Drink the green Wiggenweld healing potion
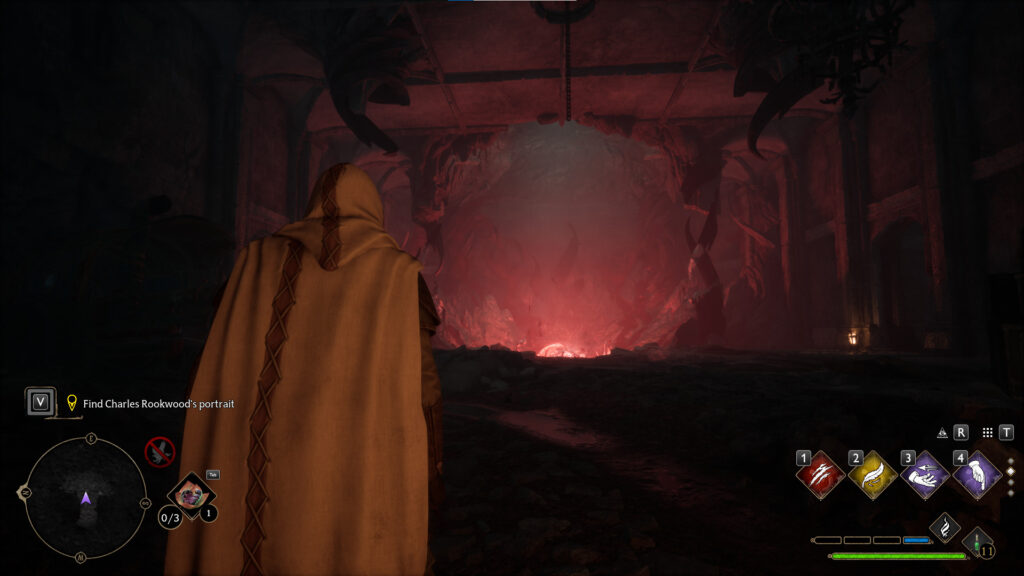Viewport: 1024px width, 576px height. coord(978,543)
